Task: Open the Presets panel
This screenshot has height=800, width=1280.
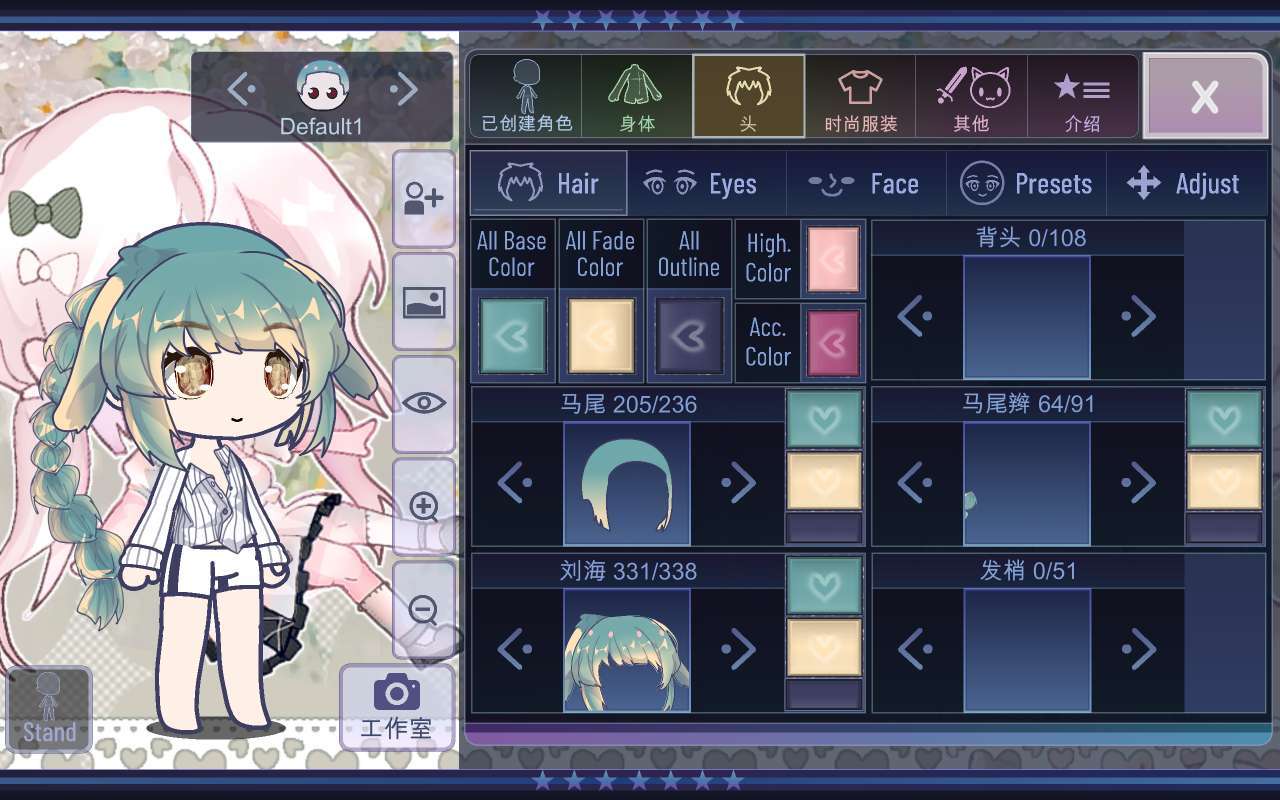Action: pyautogui.click(x=1026, y=183)
